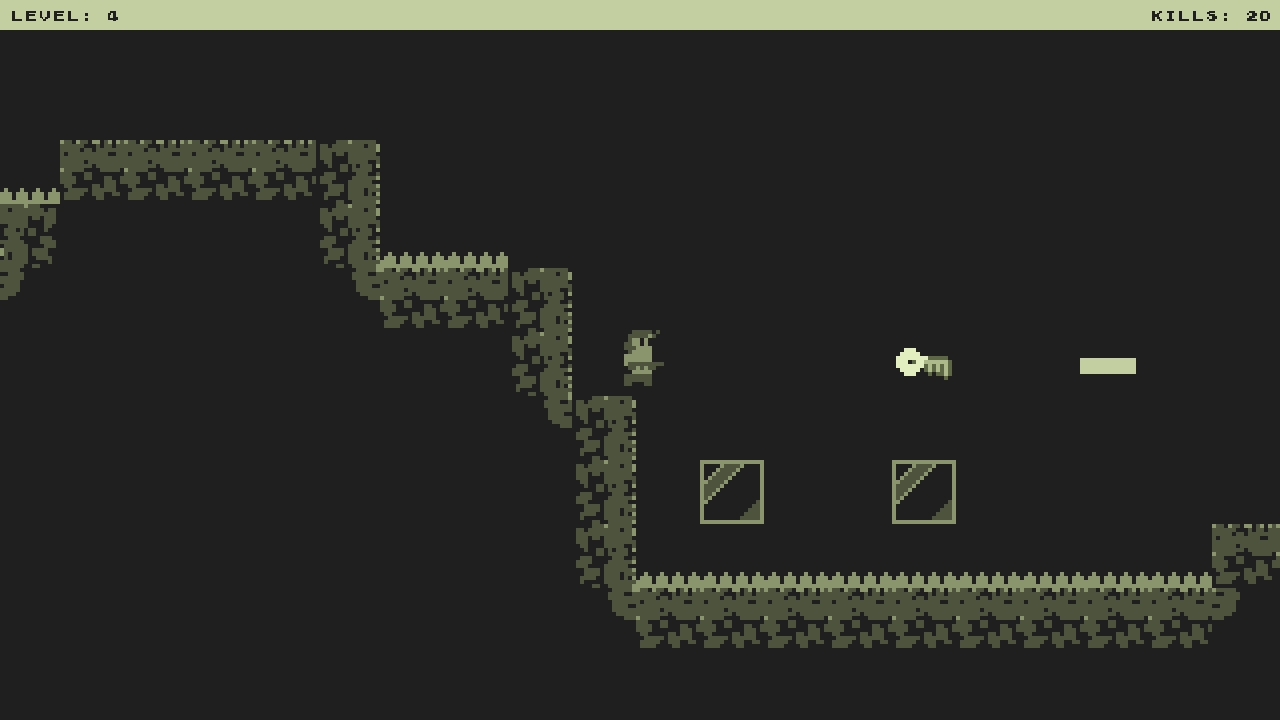
Task: Click the right striped crate block
Action: click(x=923, y=492)
